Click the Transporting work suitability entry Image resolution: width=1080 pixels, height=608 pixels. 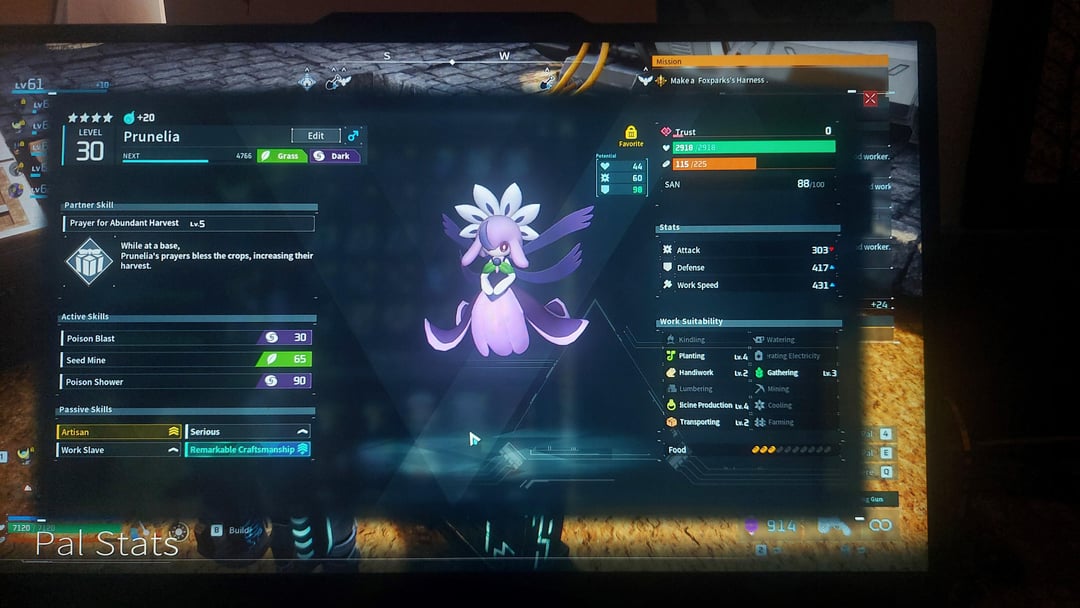[x=706, y=422]
